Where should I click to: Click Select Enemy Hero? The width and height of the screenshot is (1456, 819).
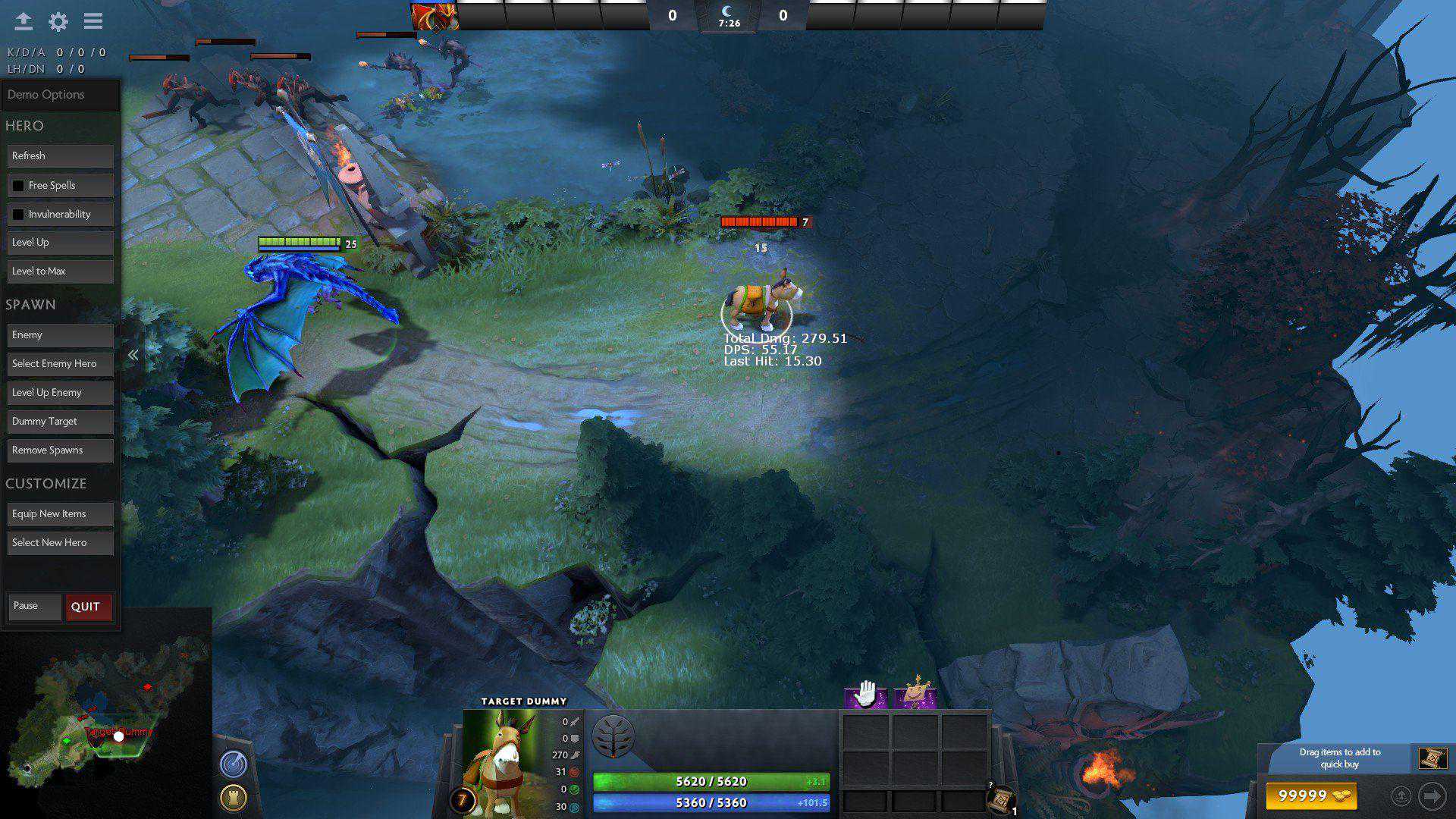pyautogui.click(x=60, y=363)
